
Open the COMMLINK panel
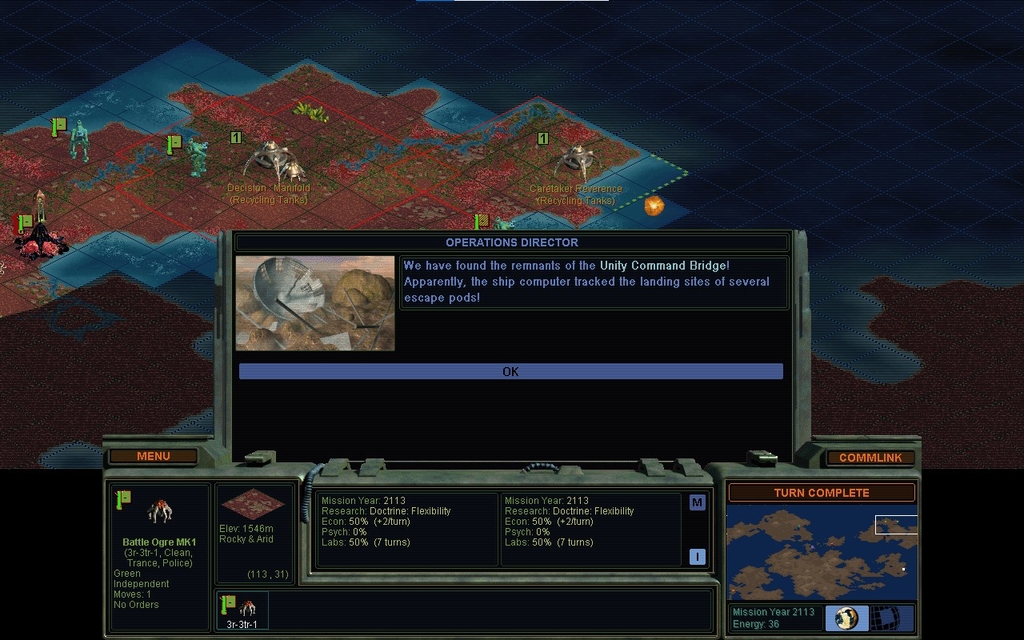pyautogui.click(x=870, y=457)
